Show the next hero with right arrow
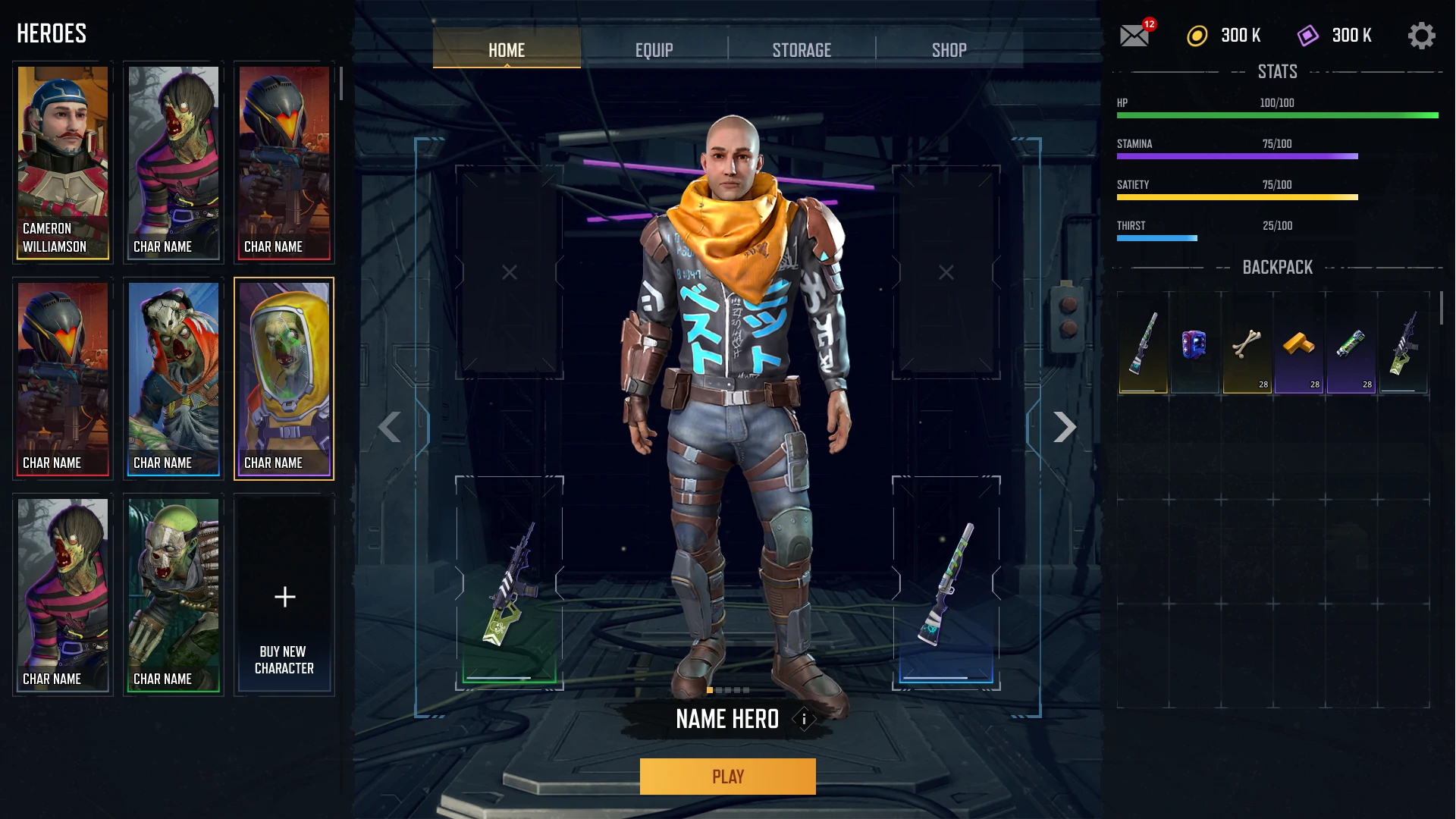The width and height of the screenshot is (1456, 819). point(1065,428)
